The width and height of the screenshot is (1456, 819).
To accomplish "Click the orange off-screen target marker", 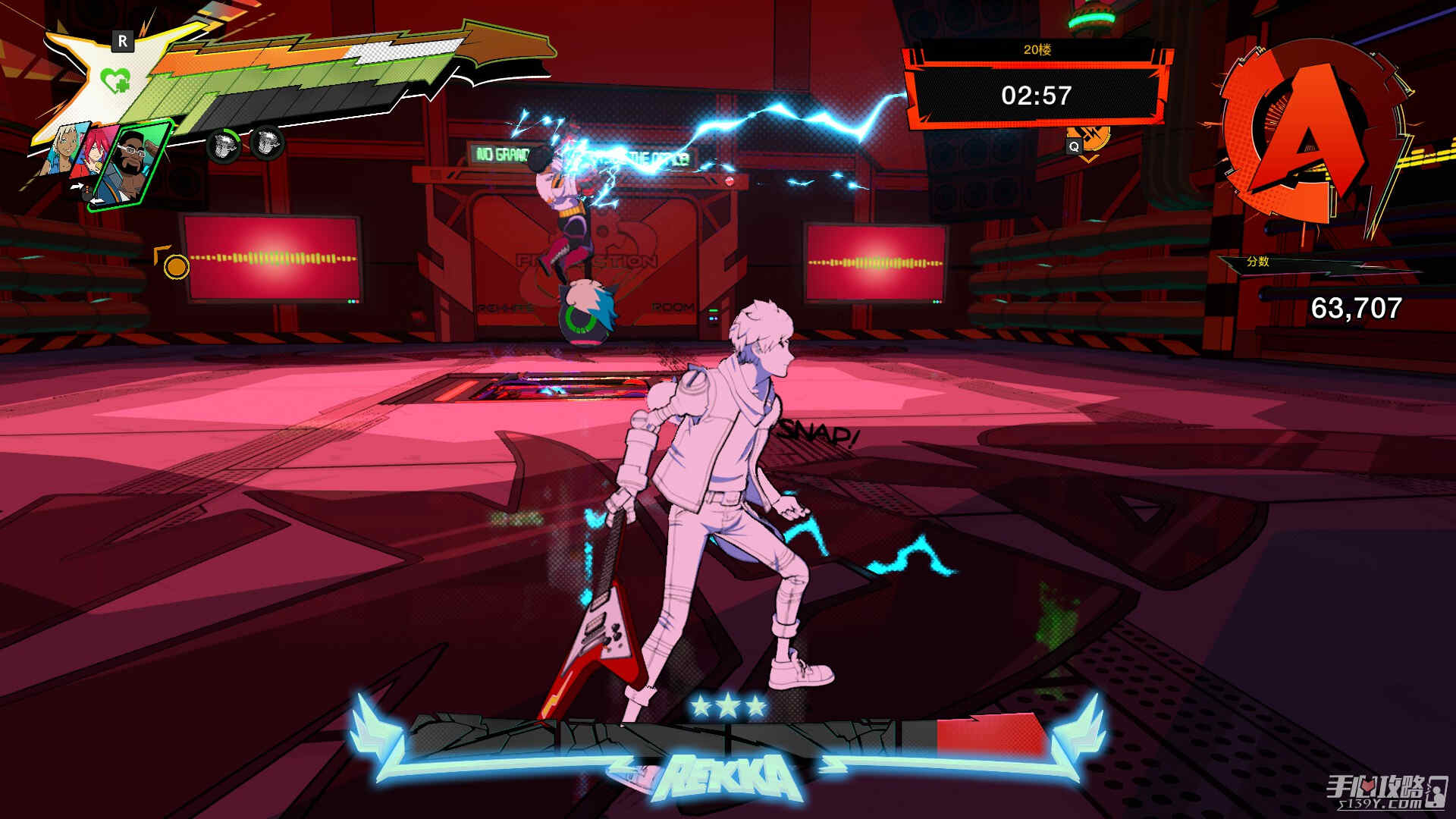I will (x=176, y=266).
